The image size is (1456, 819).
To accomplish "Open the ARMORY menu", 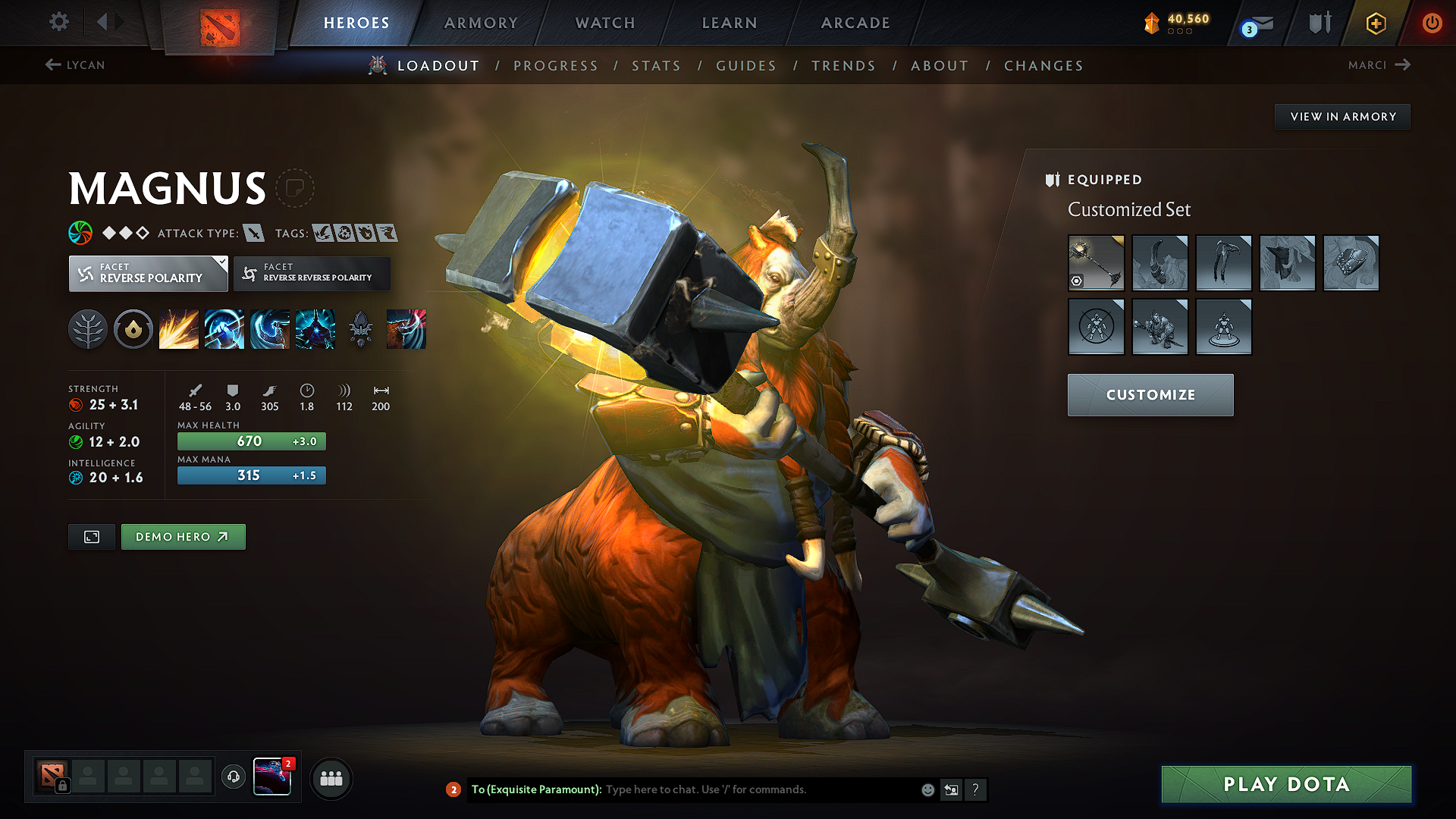I will point(481,23).
